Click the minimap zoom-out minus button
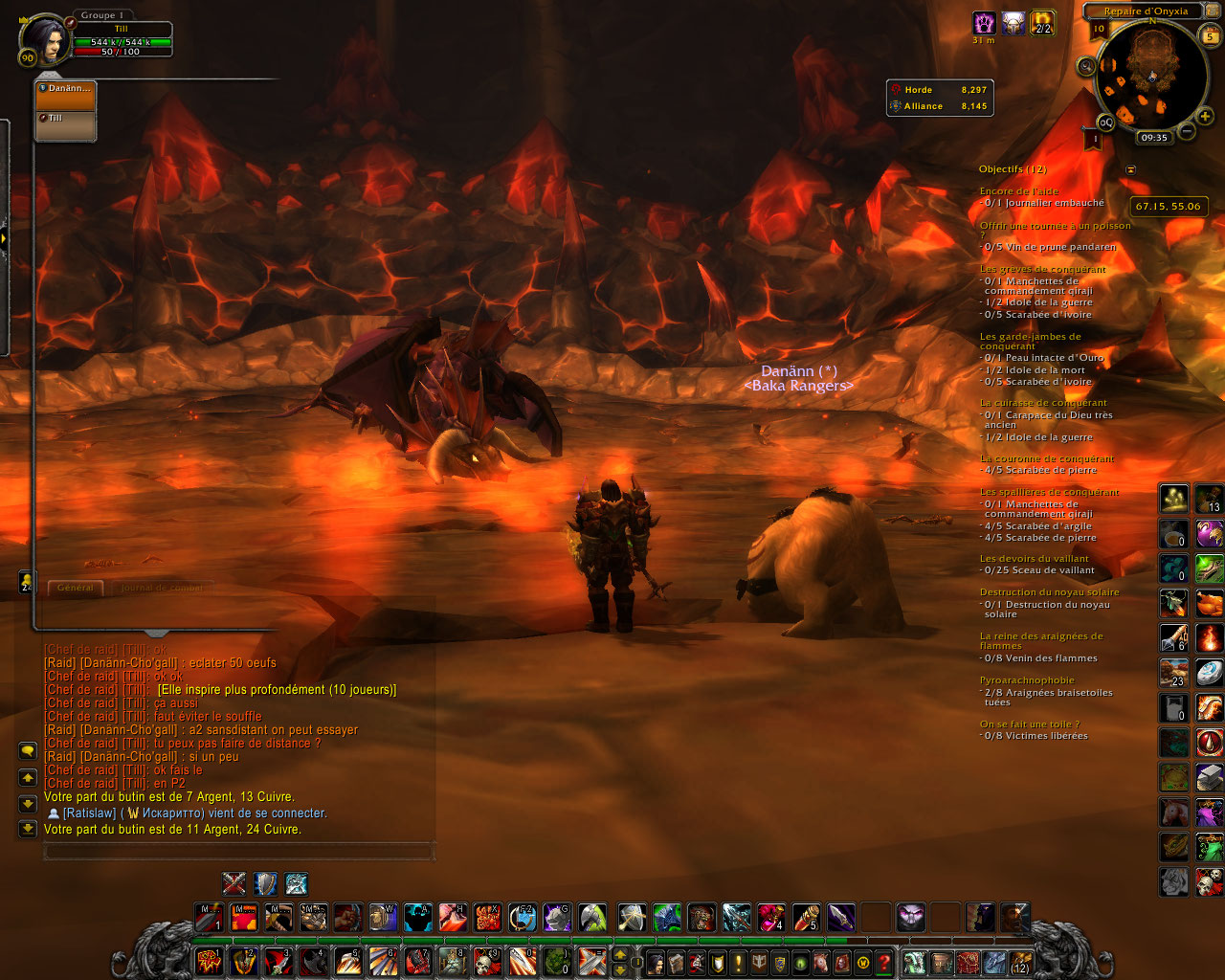Screen dimensions: 1225x980 click(x=1186, y=131)
